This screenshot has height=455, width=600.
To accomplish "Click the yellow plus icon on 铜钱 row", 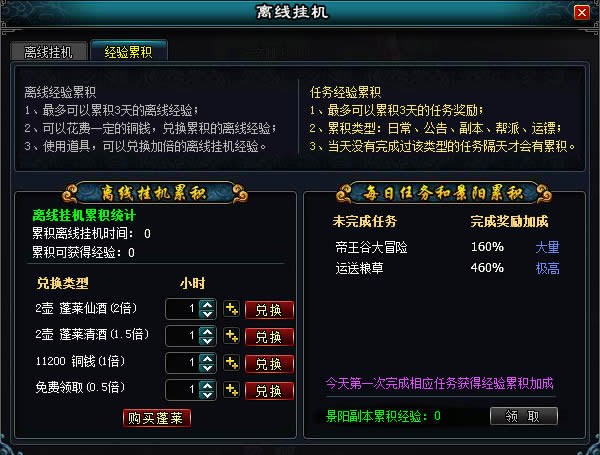I will [231, 363].
